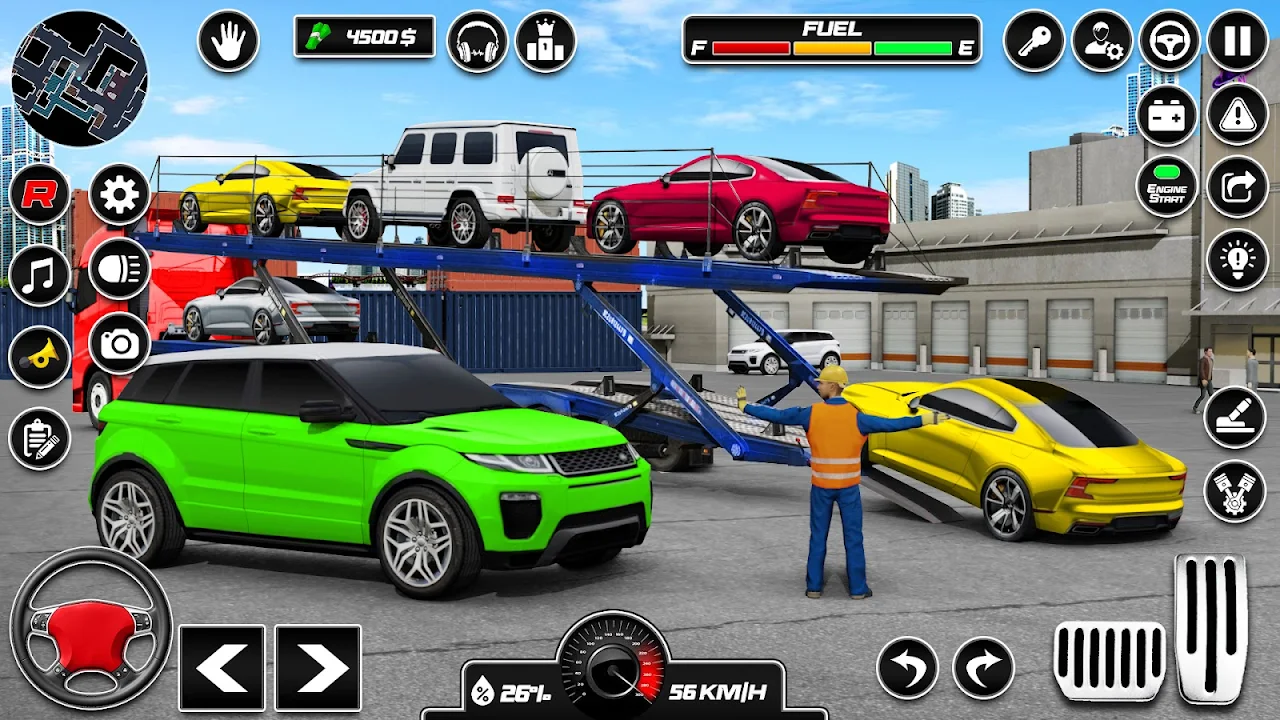
Task: Hit the Engine Start button
Action: coord(1166,186)
